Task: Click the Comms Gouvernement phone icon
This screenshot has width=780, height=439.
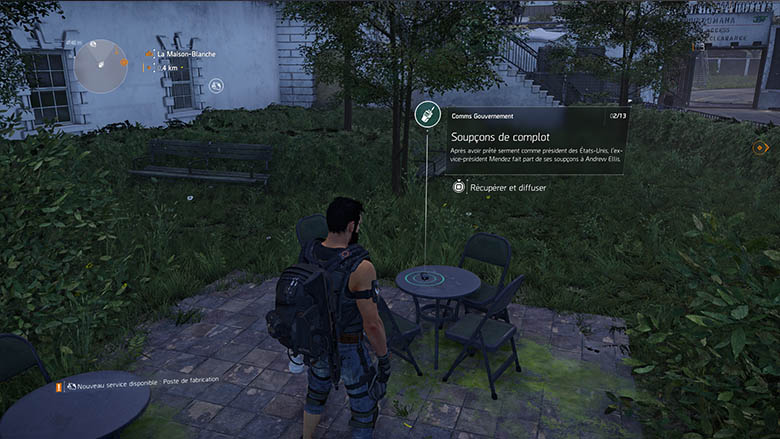Action: pos(427,116)
